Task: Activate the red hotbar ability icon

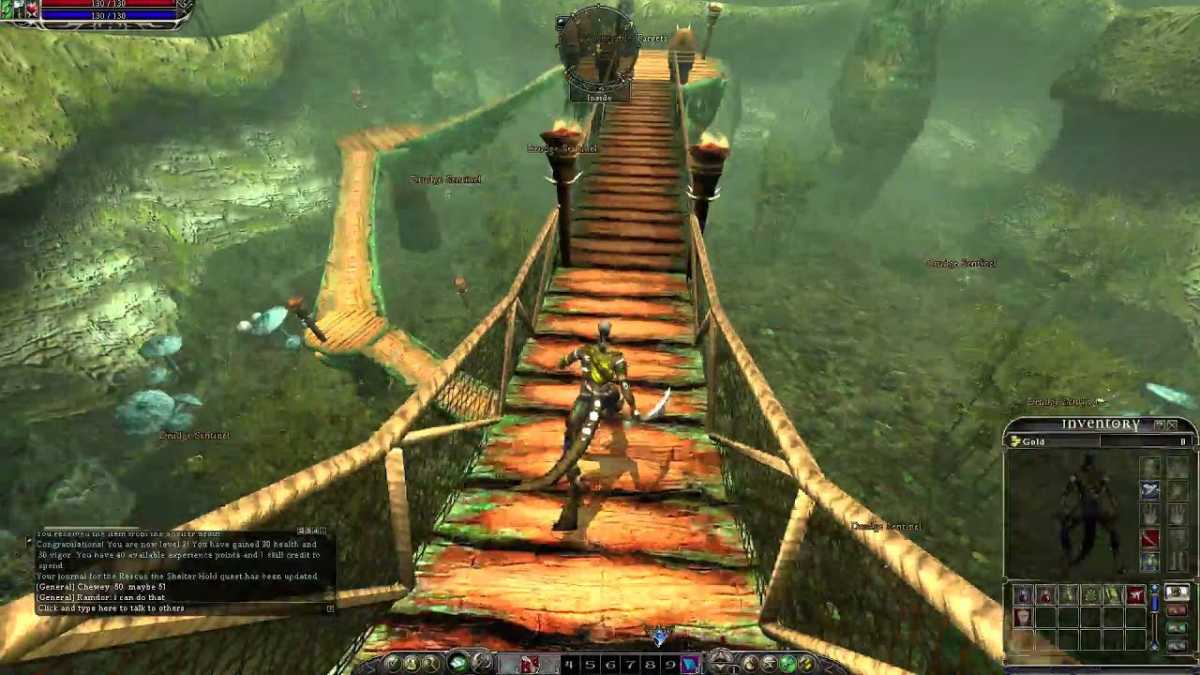Action: (x=528, y=663)
